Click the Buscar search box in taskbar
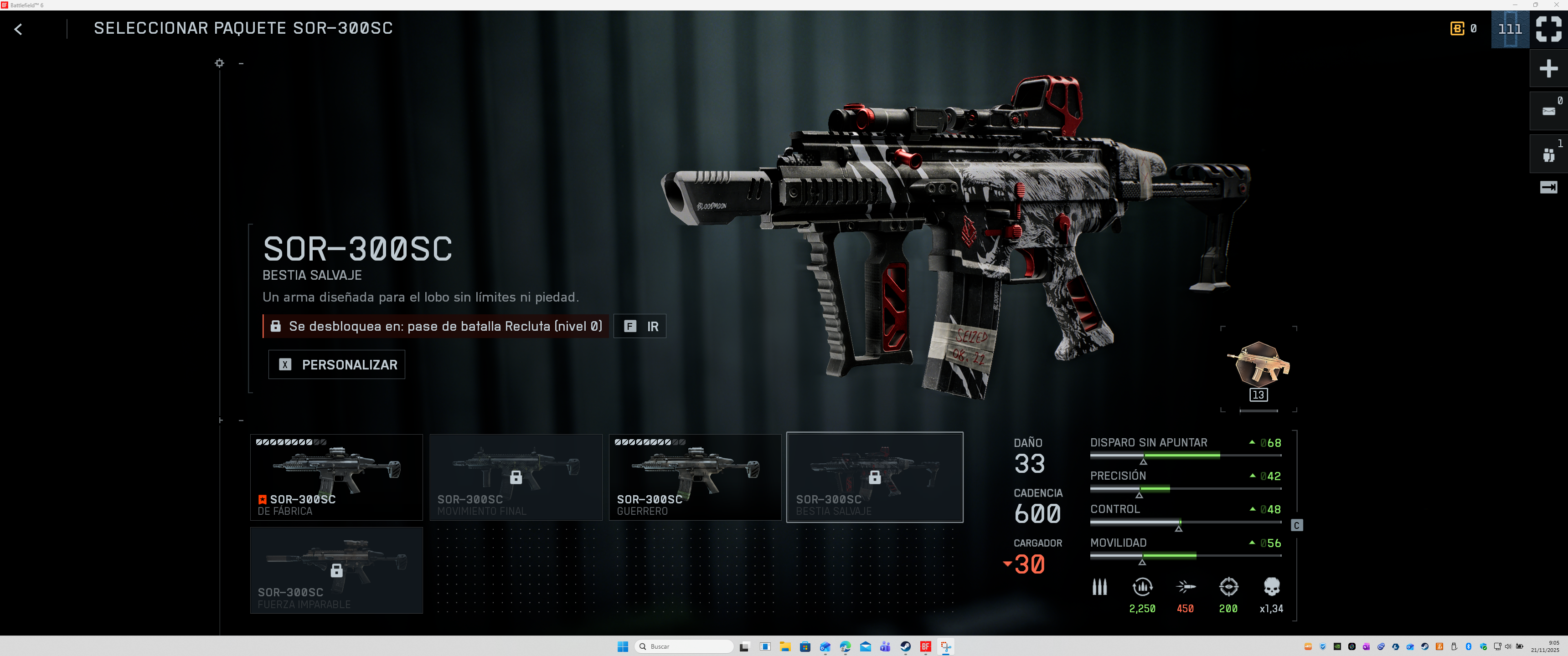The height and width of the screenshot is (656, 1568). coord(685,646)
